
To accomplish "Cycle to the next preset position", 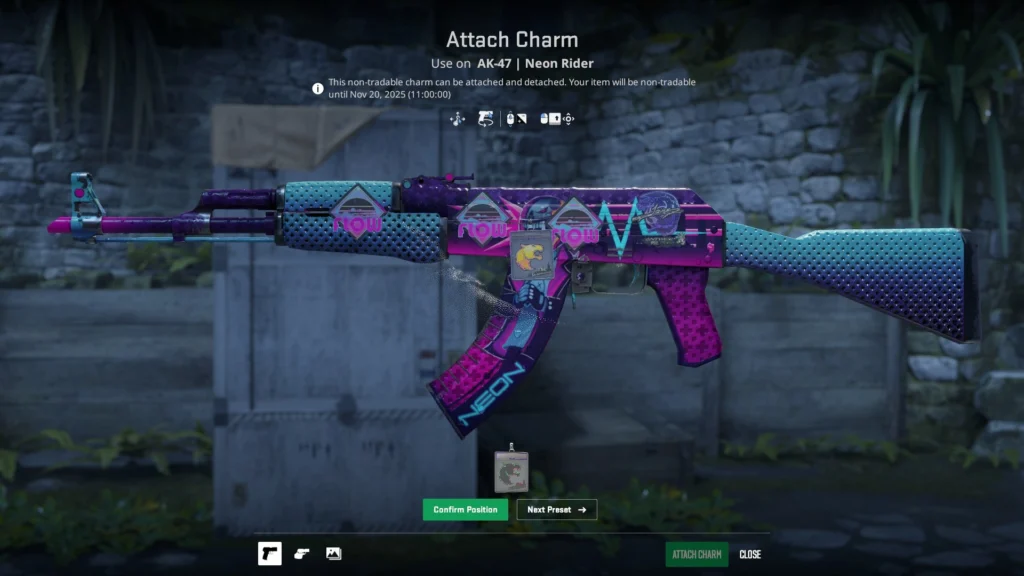I will click(x=556, y=510).
